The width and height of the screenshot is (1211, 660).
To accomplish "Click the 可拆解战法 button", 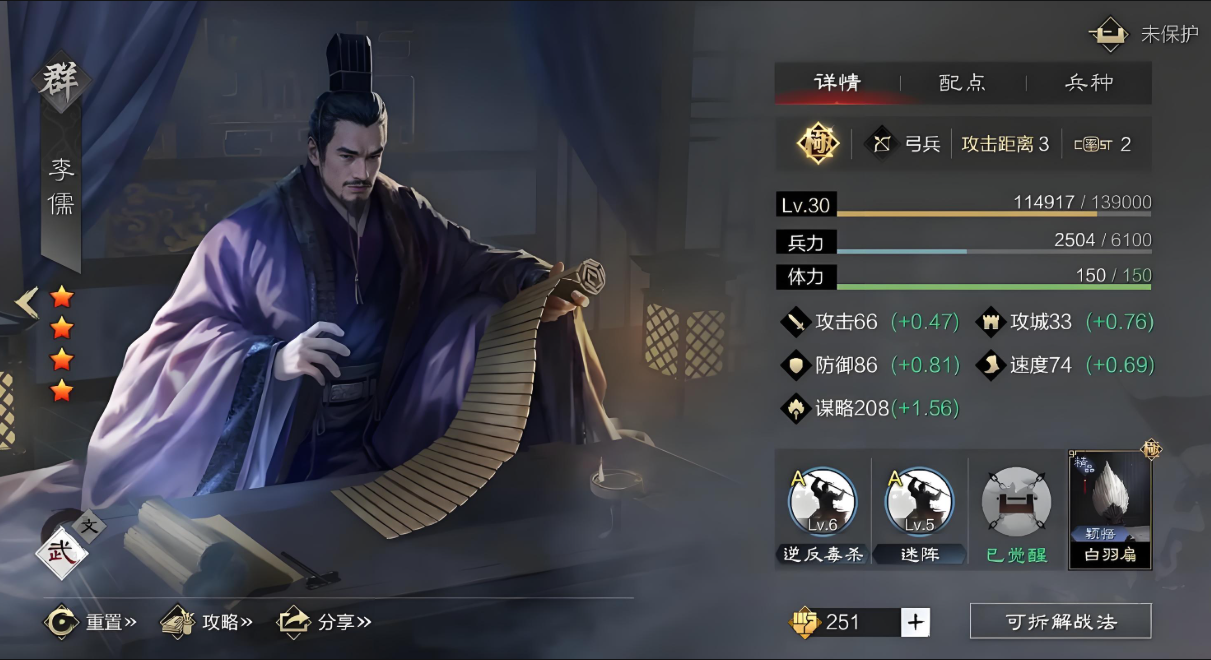I will (1060, 622).
